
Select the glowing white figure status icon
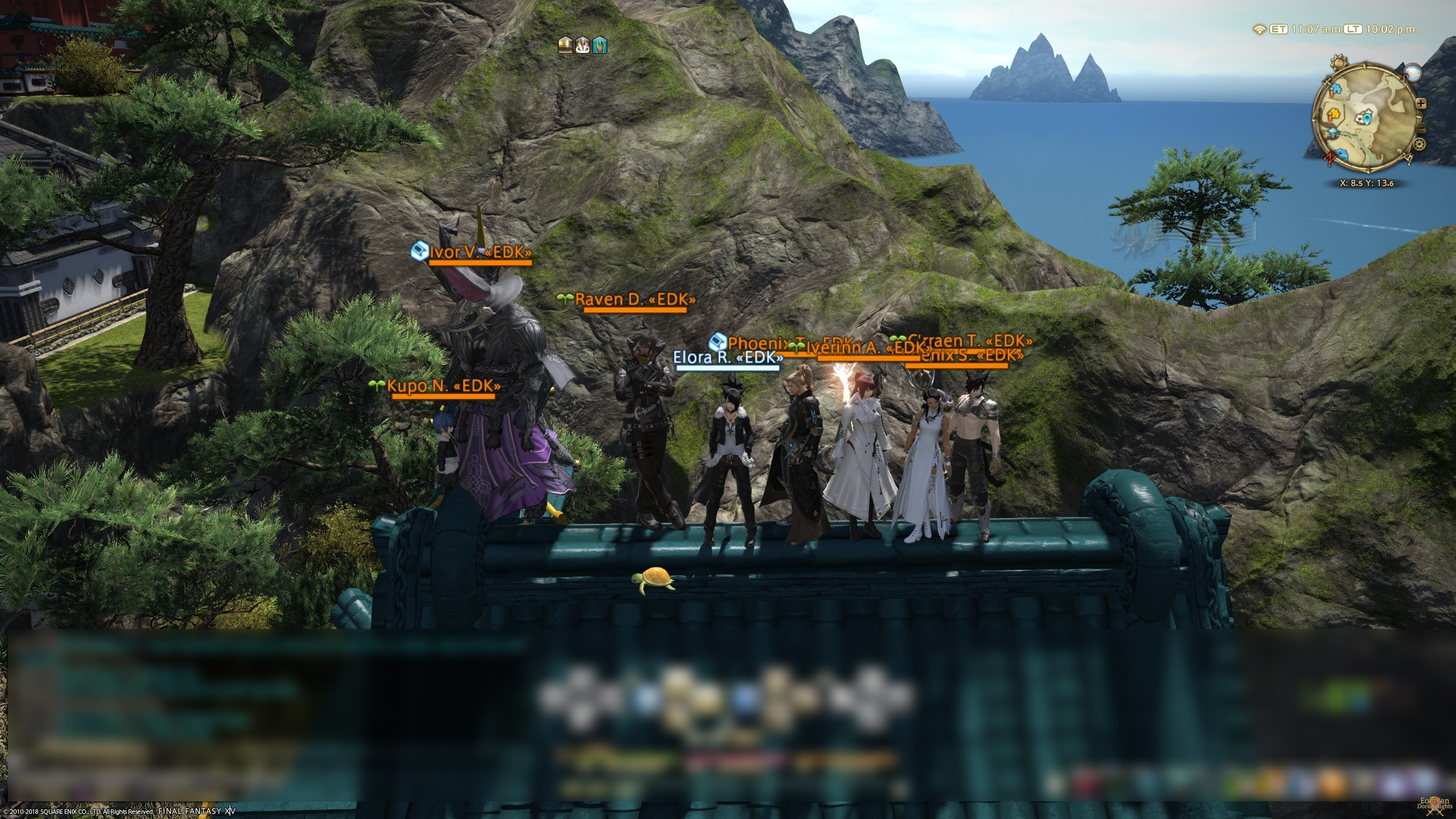pos(582,45)
